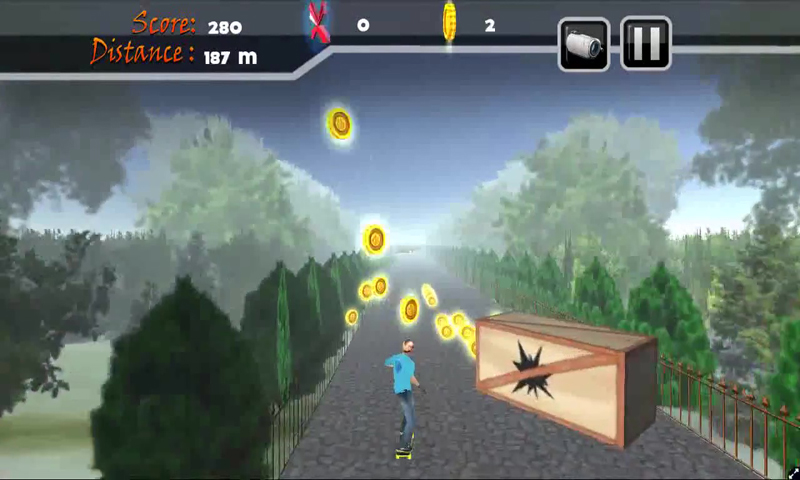Viewport: 800px width, 480px height.
Task: Pause the game
Action: [x=645, y=43]
